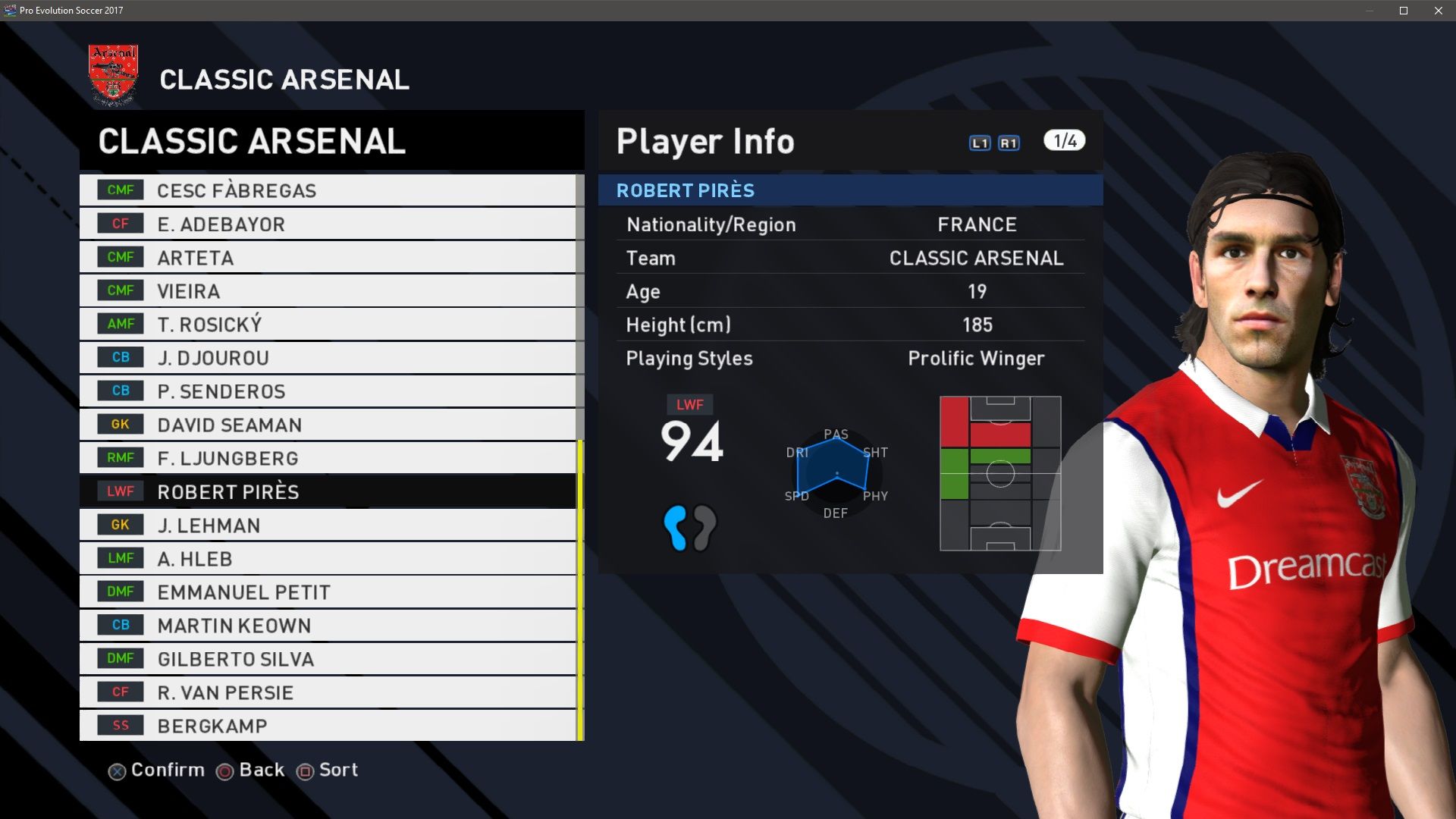Choose Gilberto Silva in the list

328,658
